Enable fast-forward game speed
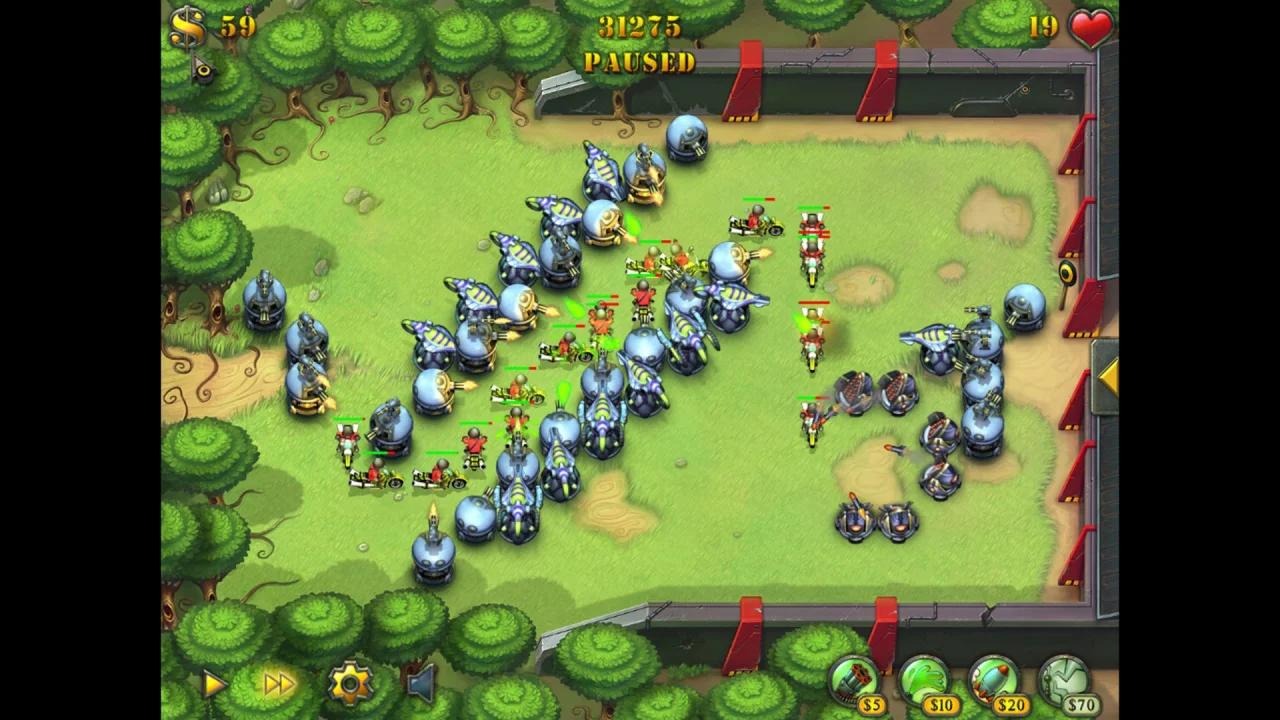Image resolution: width=1280 pixels, height=720 pixels. 278,683
